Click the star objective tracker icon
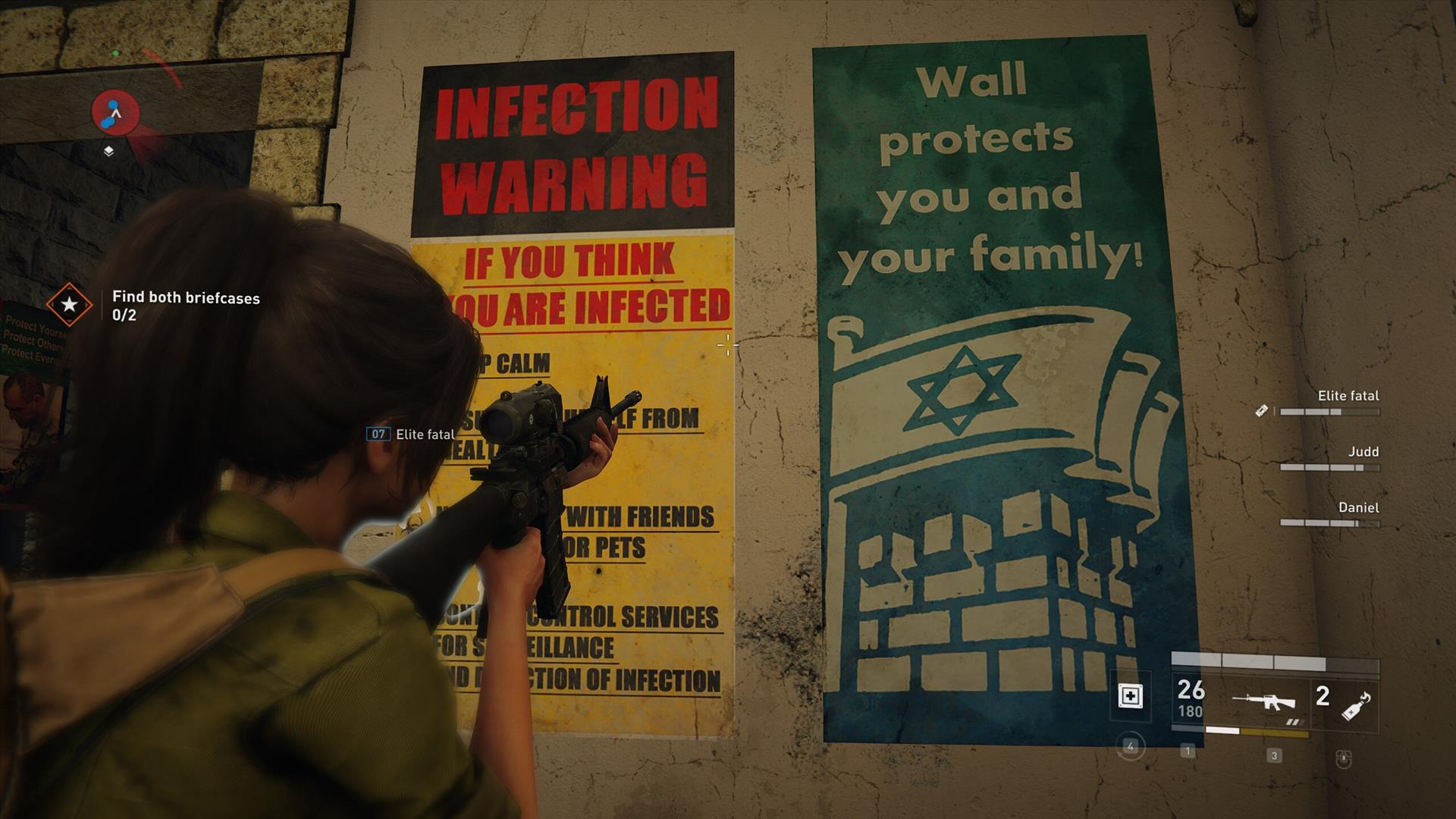The height and width of the screenshot is (819, 1456). click(69, 305)
